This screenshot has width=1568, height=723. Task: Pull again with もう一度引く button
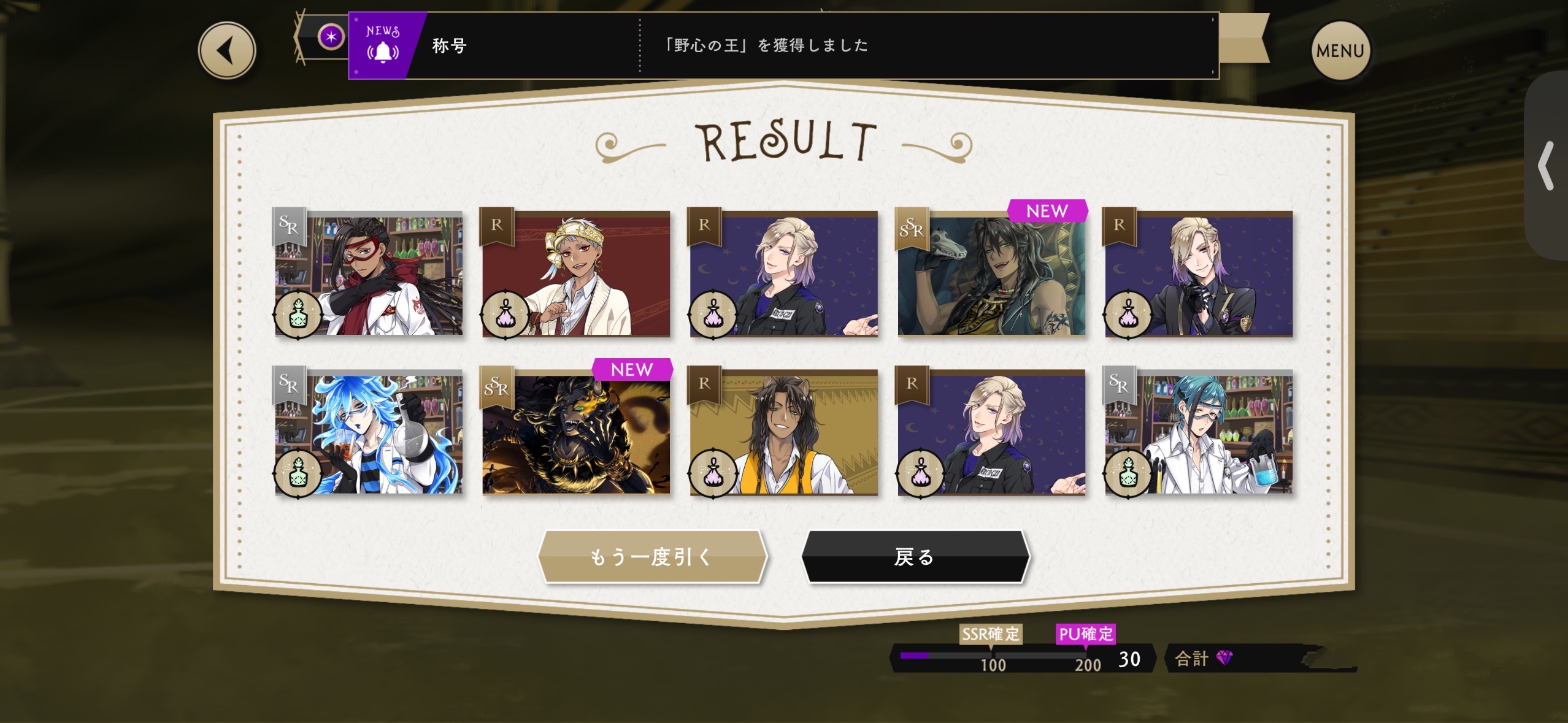652,556
